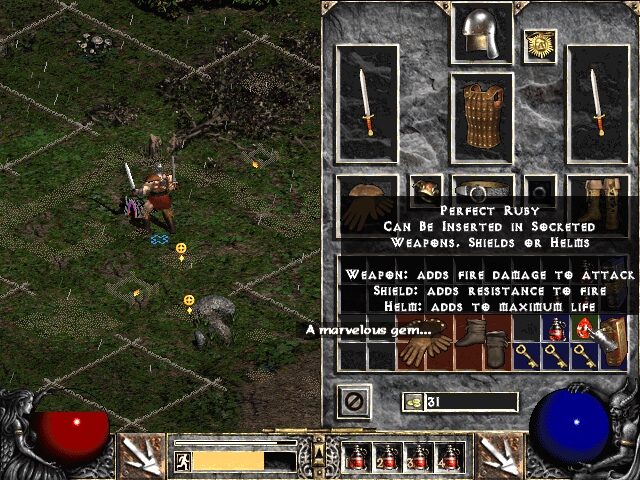
Task: Pick up the equipped amulet
Action: (541, 44)
